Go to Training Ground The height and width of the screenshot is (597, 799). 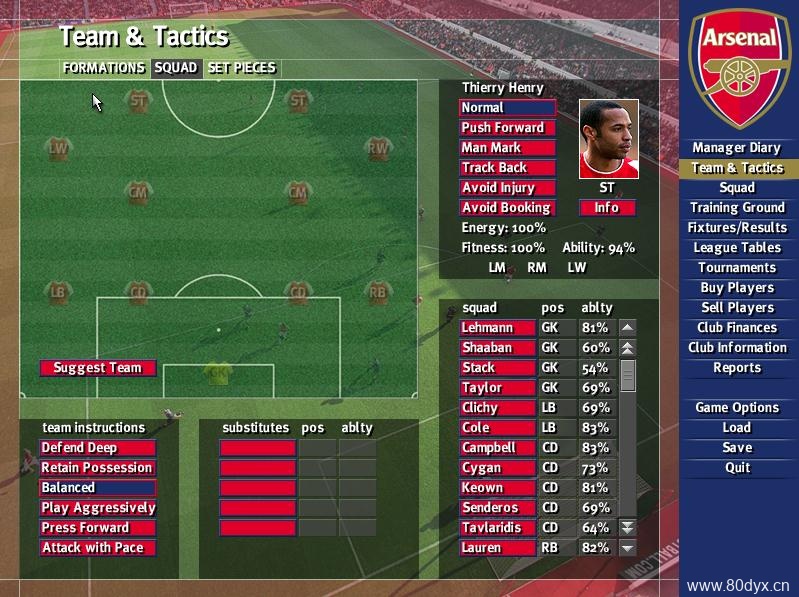[x=737, y=208]
